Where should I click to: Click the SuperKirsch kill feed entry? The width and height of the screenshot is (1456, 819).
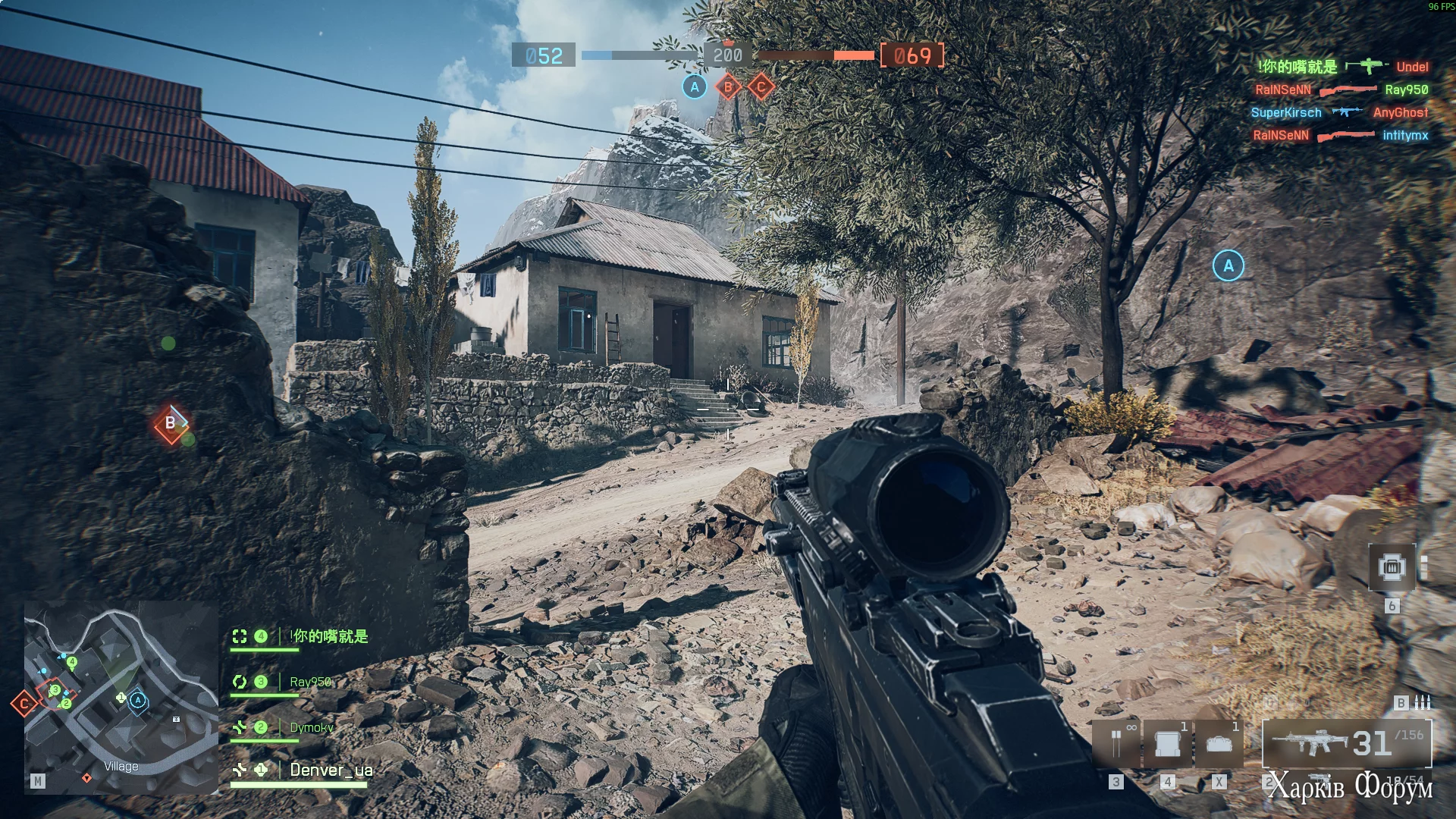[1285, 113]
